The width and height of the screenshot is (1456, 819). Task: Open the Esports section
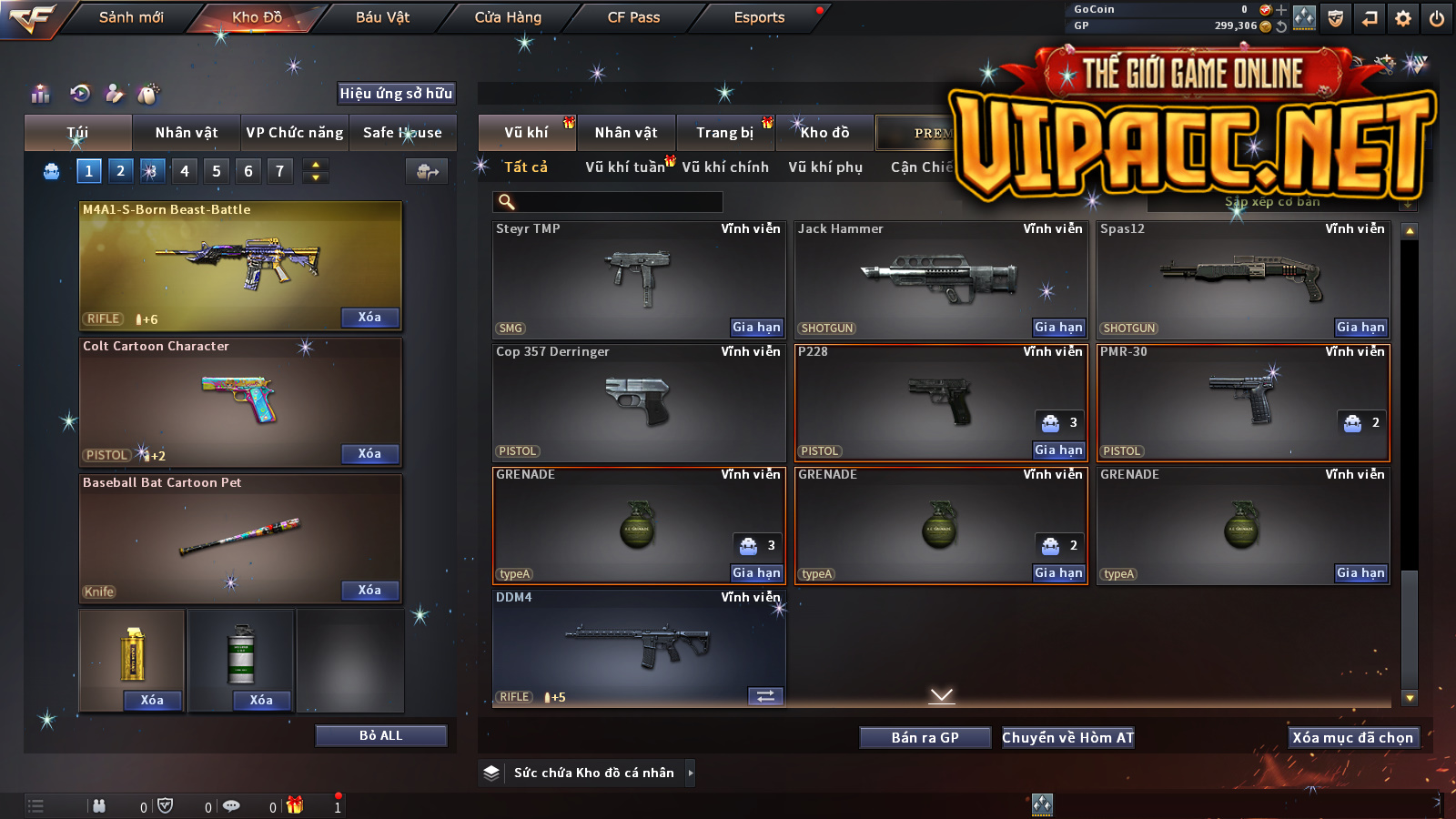coord(759,17)
